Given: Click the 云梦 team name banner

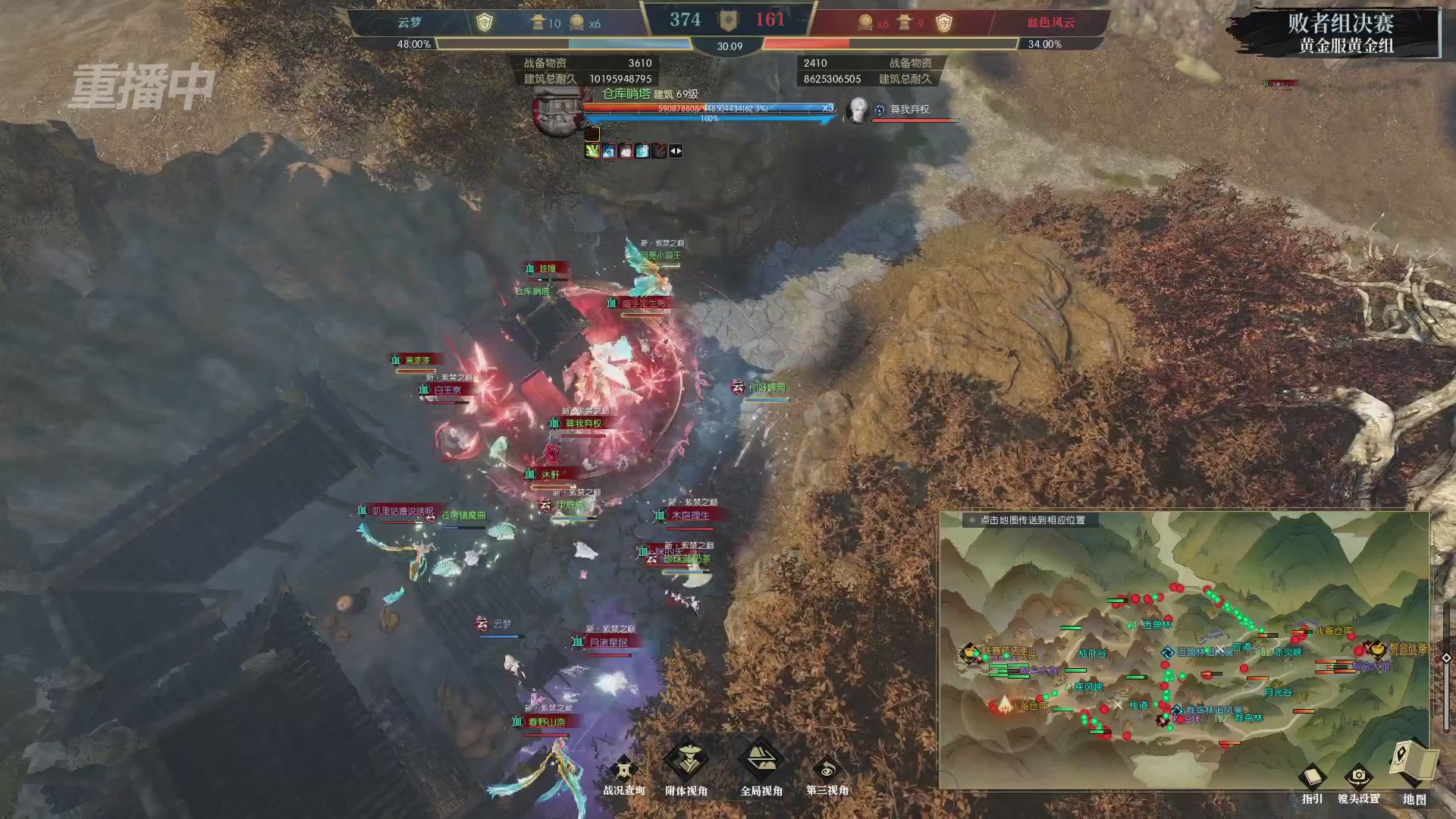Looking at the screenshot, I should [x=409, y=20].
